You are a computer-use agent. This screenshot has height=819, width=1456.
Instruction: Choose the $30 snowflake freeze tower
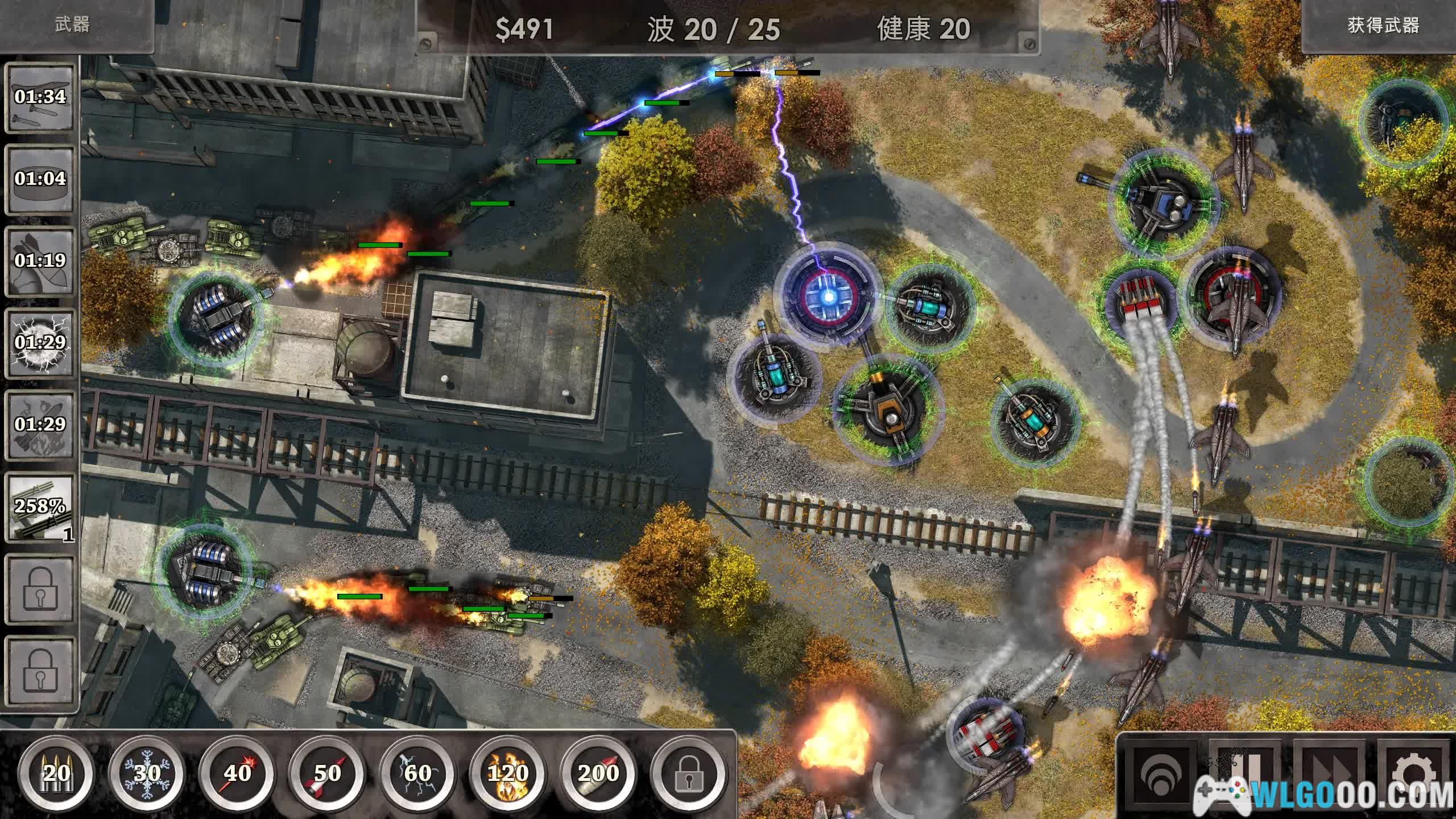pyautogui.click(x=147, y=773)
